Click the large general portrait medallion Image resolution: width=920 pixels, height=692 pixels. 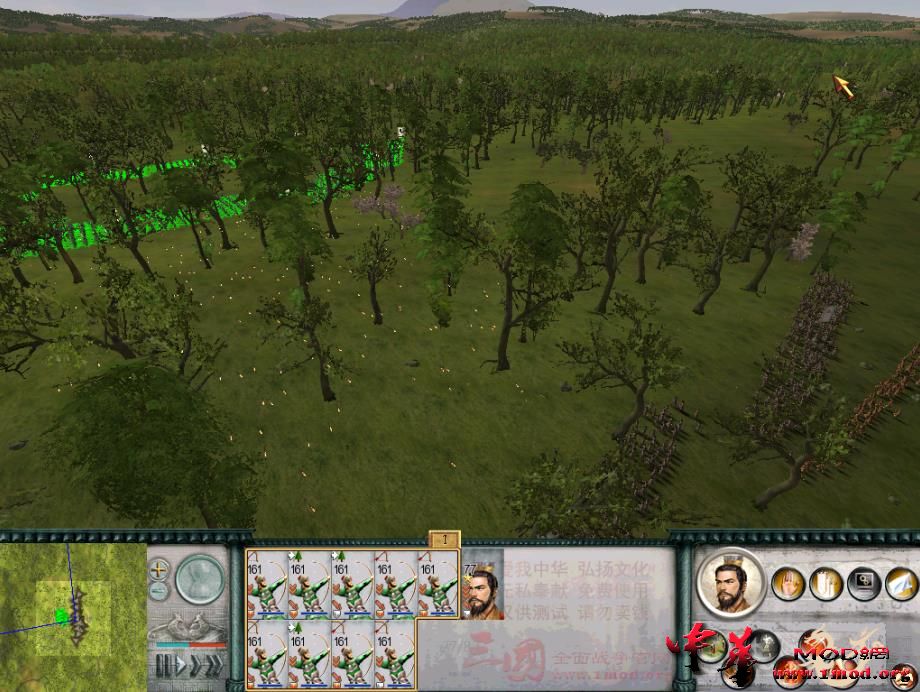pos(730,582)
